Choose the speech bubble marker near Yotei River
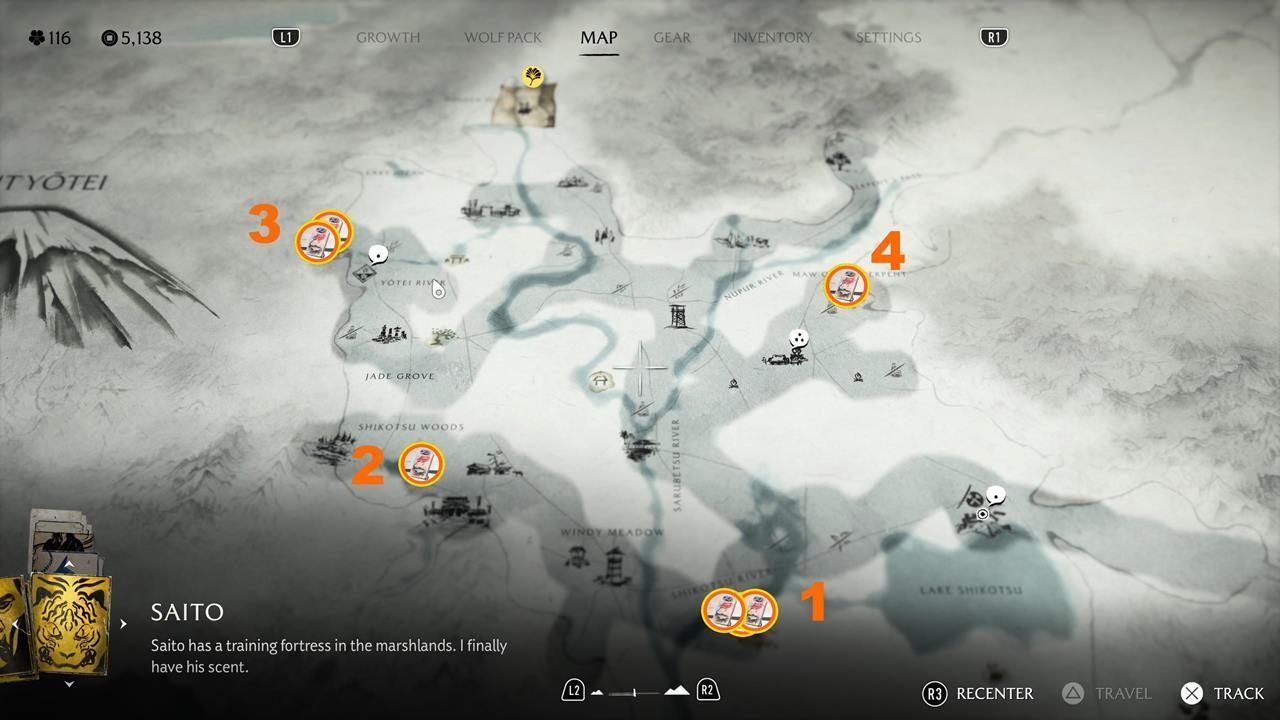 [x=378, y=255]
